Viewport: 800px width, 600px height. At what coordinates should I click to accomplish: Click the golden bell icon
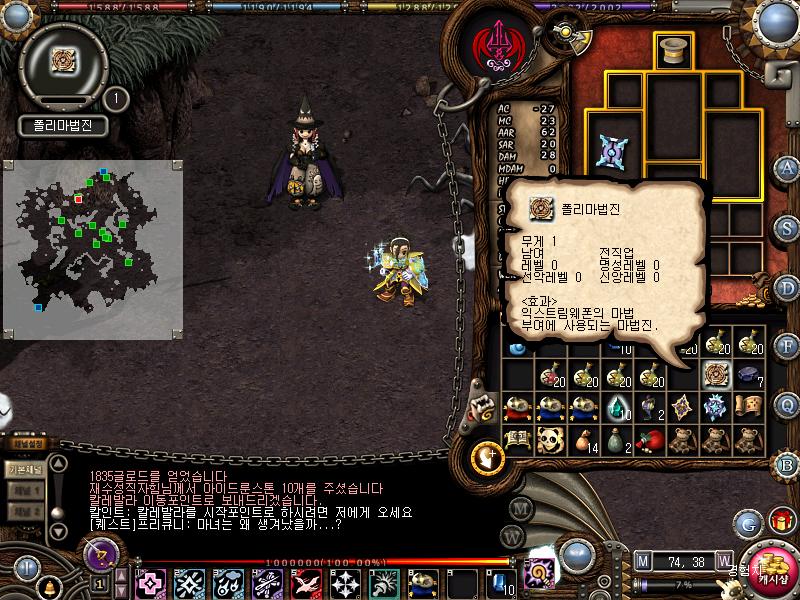click(48, 585)
